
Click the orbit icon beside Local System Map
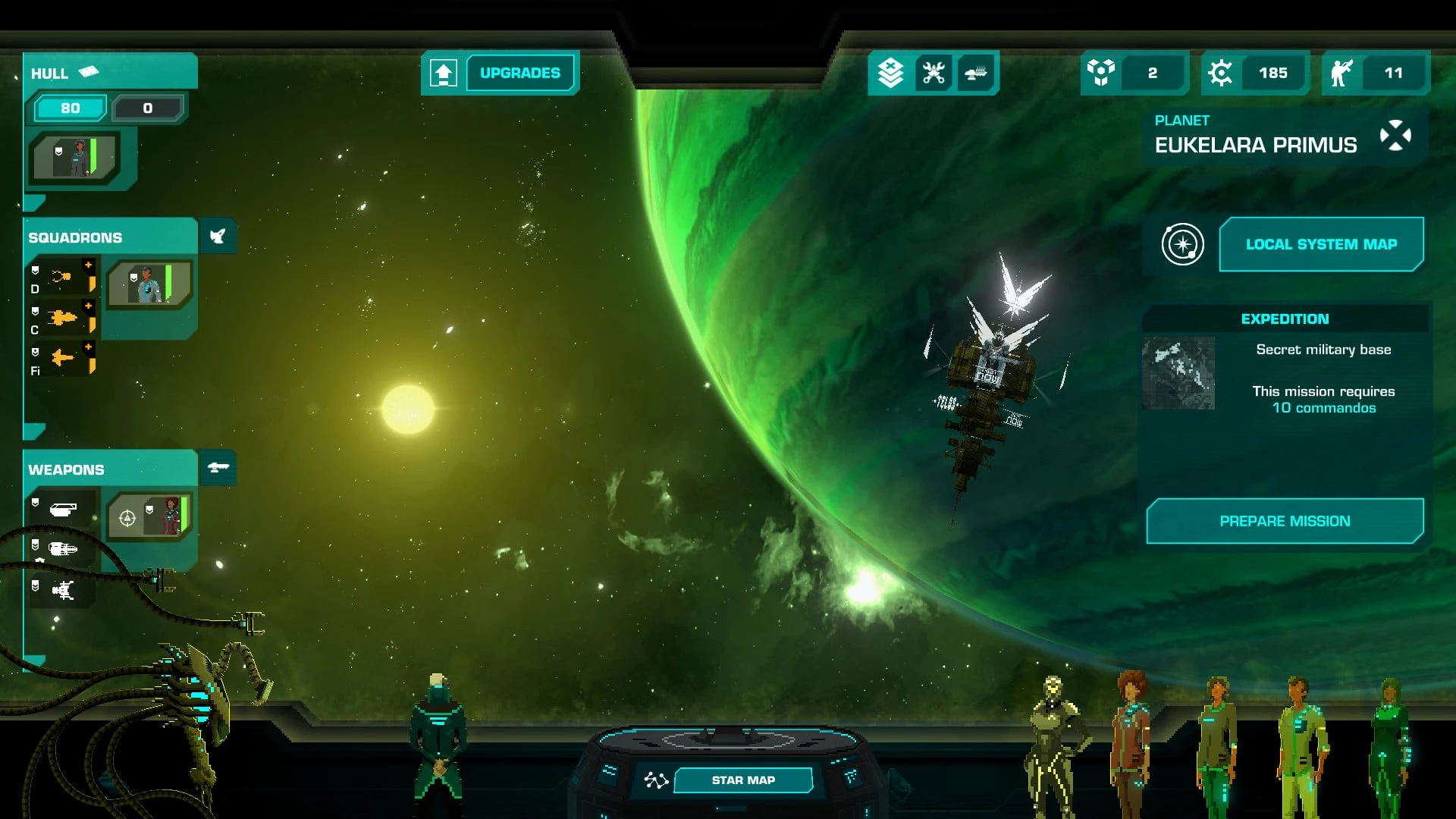(x=1182, y=244)
